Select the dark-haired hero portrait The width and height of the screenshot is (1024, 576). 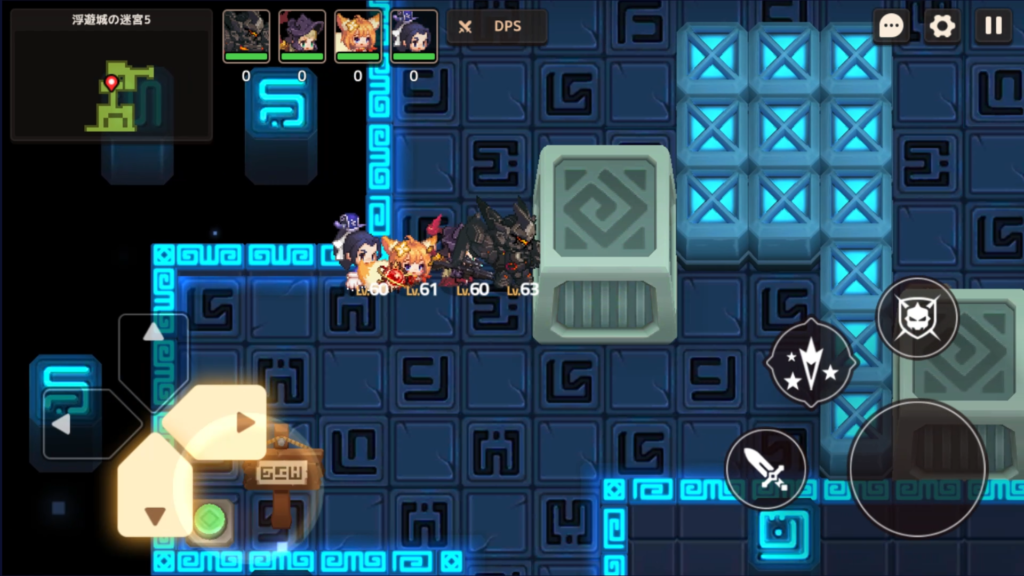pyautogui.click(x=414, y=34)
